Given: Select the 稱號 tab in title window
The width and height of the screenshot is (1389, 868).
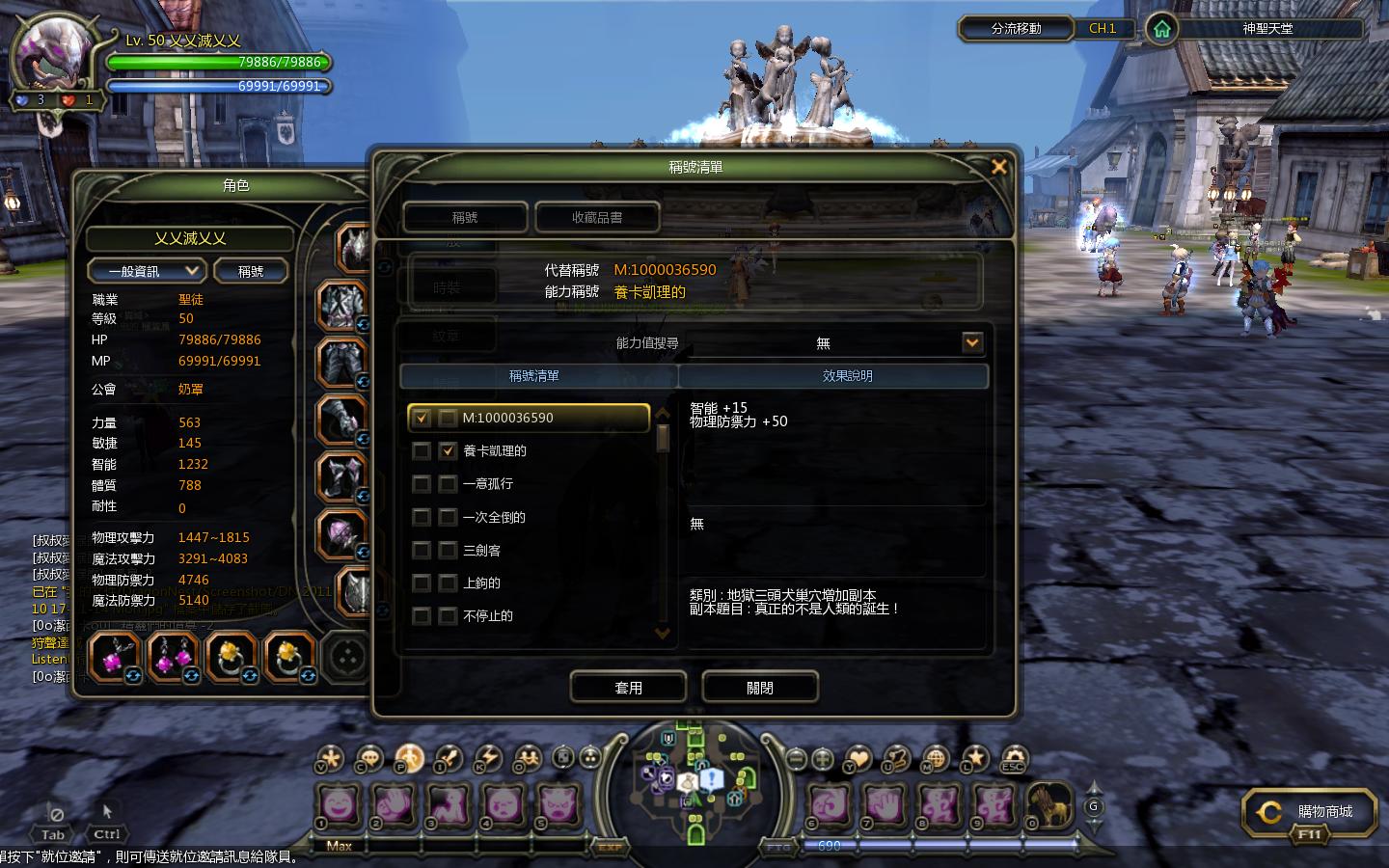Looking at the screenshot, I should pos(465,218).
